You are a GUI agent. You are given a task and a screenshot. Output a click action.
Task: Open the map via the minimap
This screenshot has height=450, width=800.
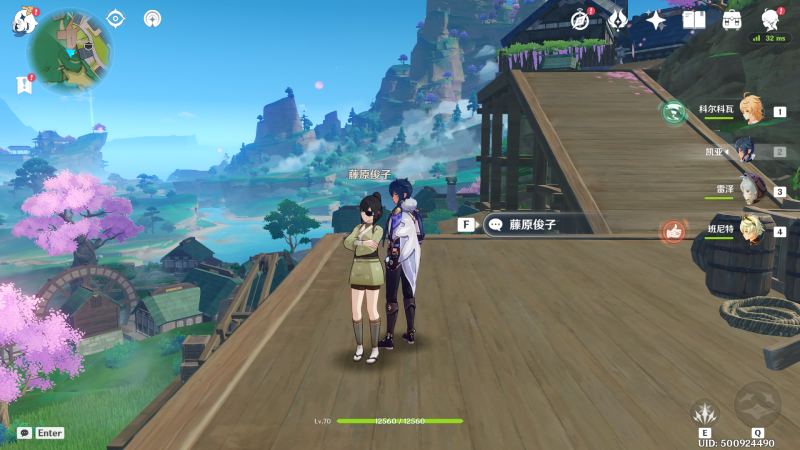tap(70, 52)
